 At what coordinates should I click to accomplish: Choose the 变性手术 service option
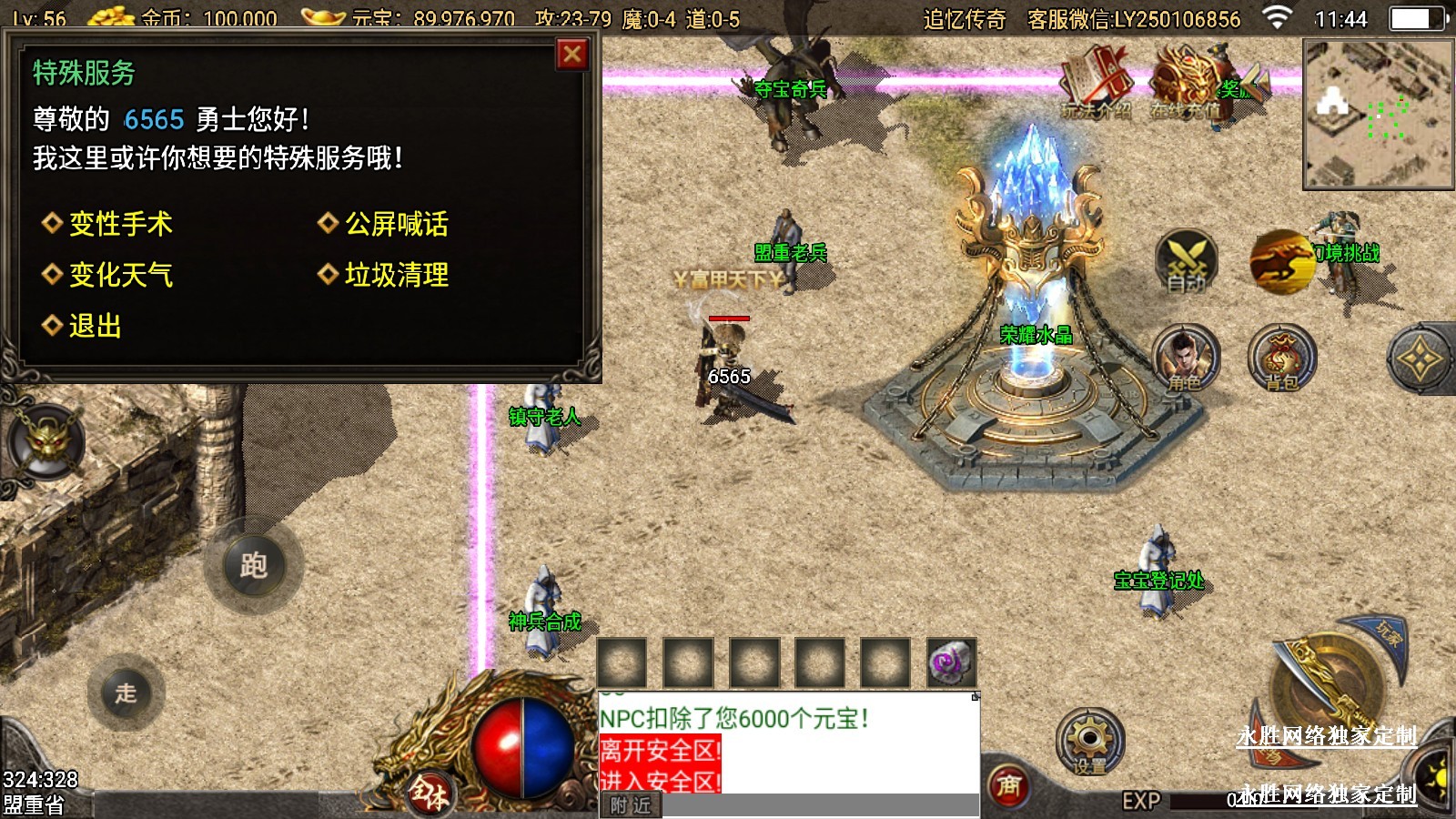(x=119, y=224)
